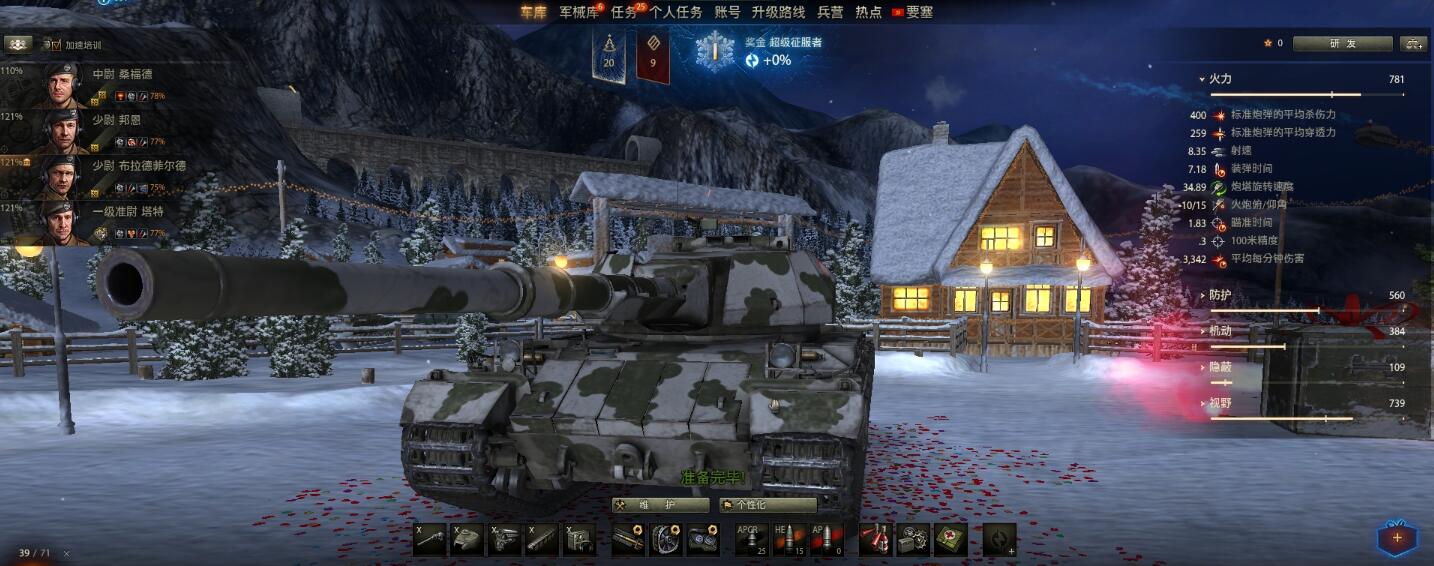Select the HE shell slot
Screen dimensions: 1434x566
789,539
